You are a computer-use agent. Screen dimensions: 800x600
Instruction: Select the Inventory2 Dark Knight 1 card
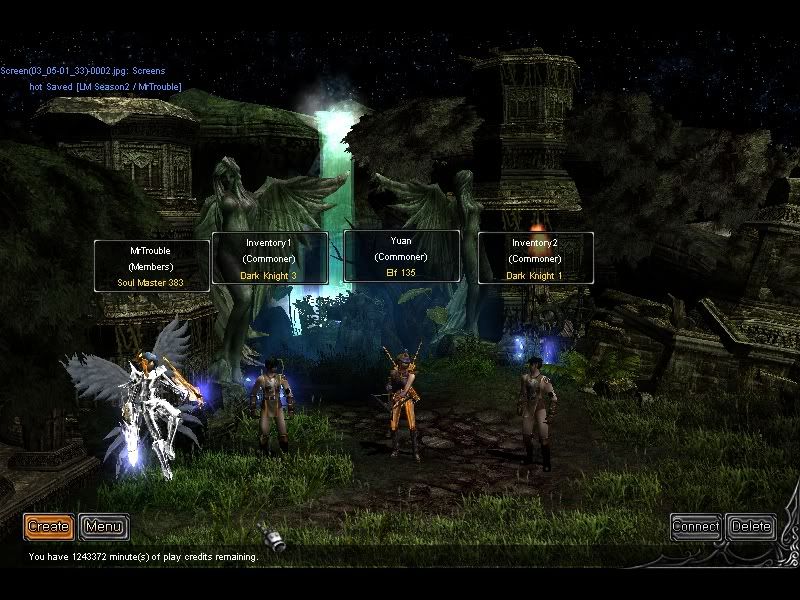point(536,258)
